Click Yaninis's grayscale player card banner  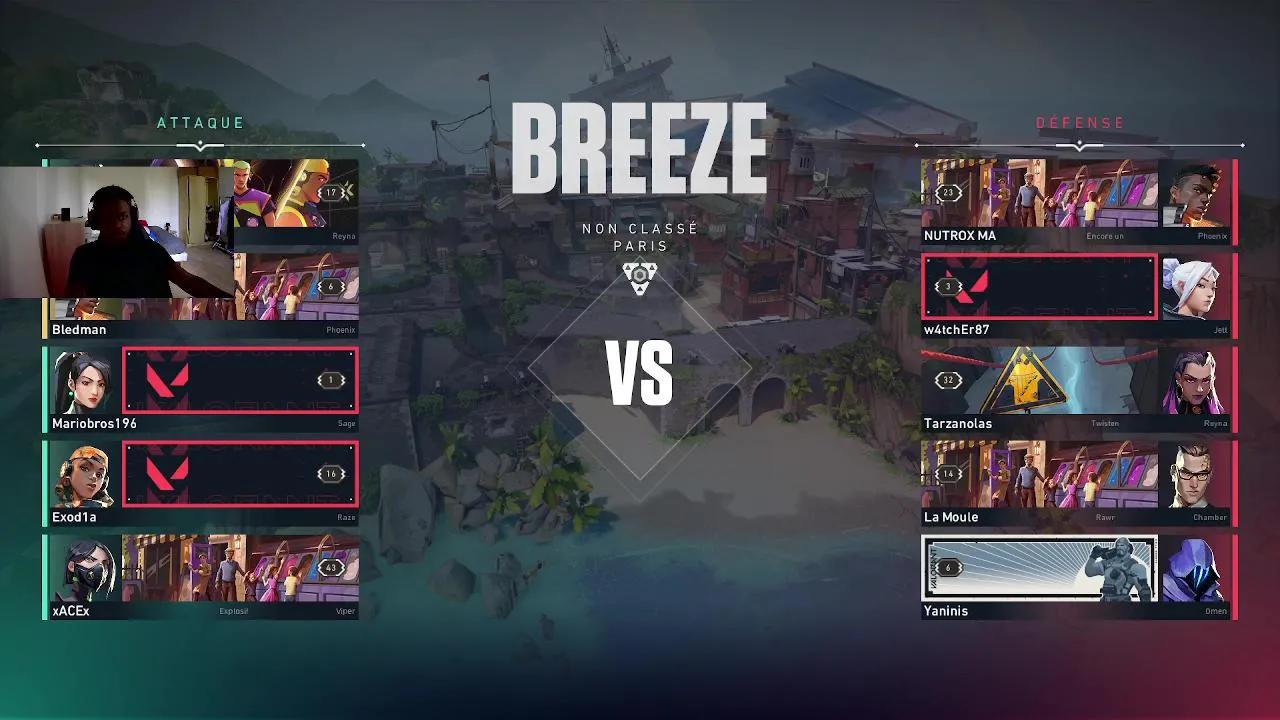click(1040, 567)
